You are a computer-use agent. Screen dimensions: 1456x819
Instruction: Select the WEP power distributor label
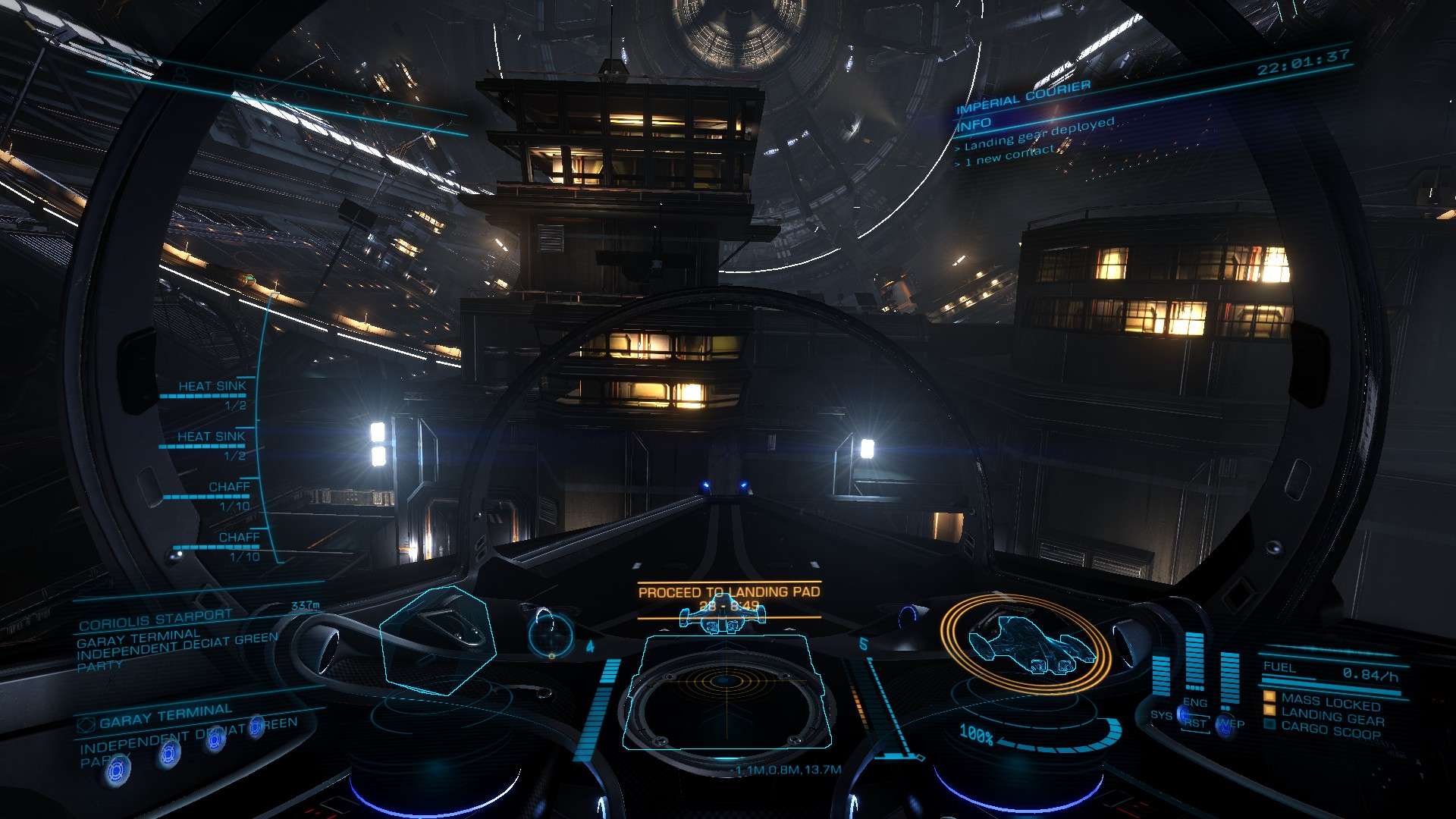[1232, 724]
